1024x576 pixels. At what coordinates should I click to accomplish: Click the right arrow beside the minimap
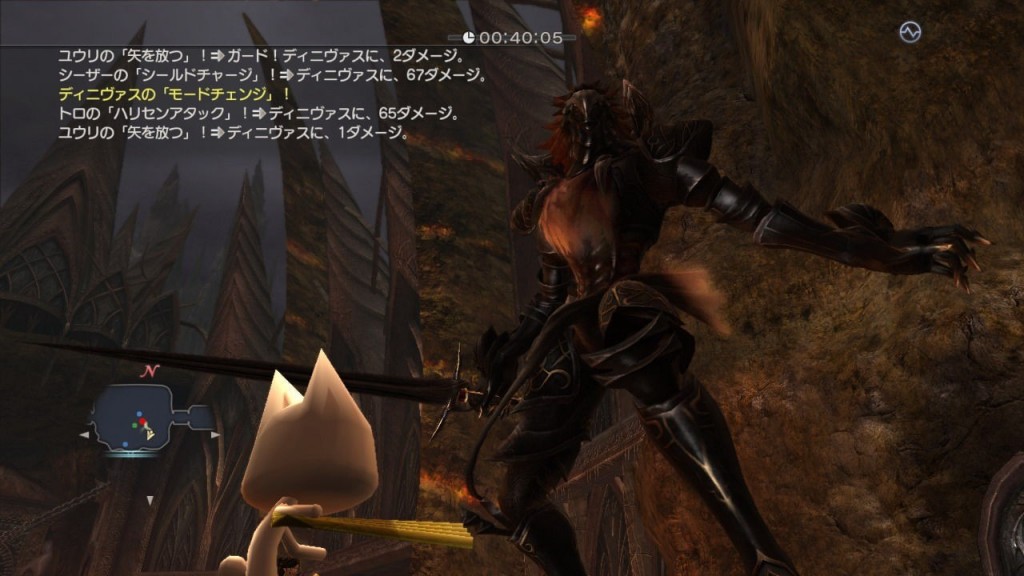click(216, 436)
